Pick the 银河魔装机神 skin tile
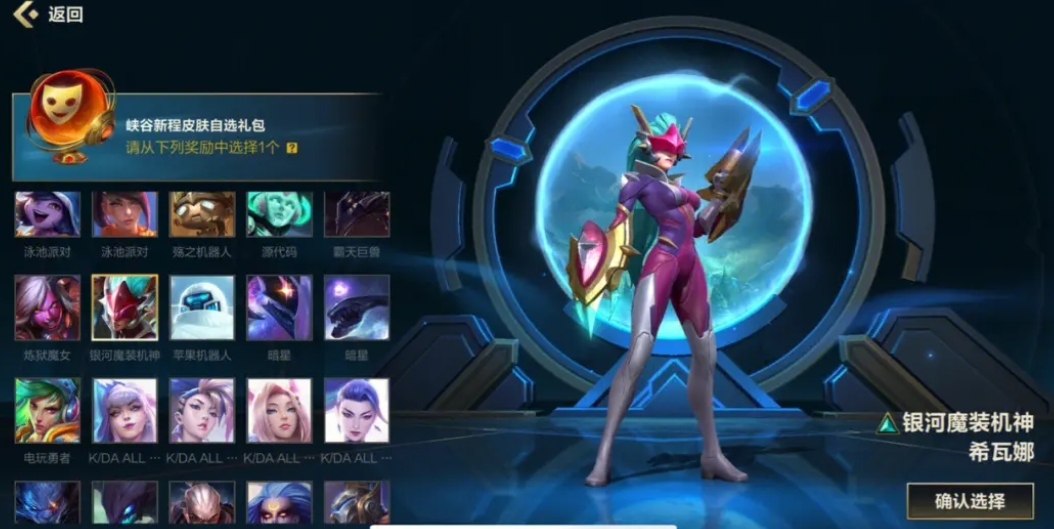Screen dimensions: 1054x529 click(125, 308)
